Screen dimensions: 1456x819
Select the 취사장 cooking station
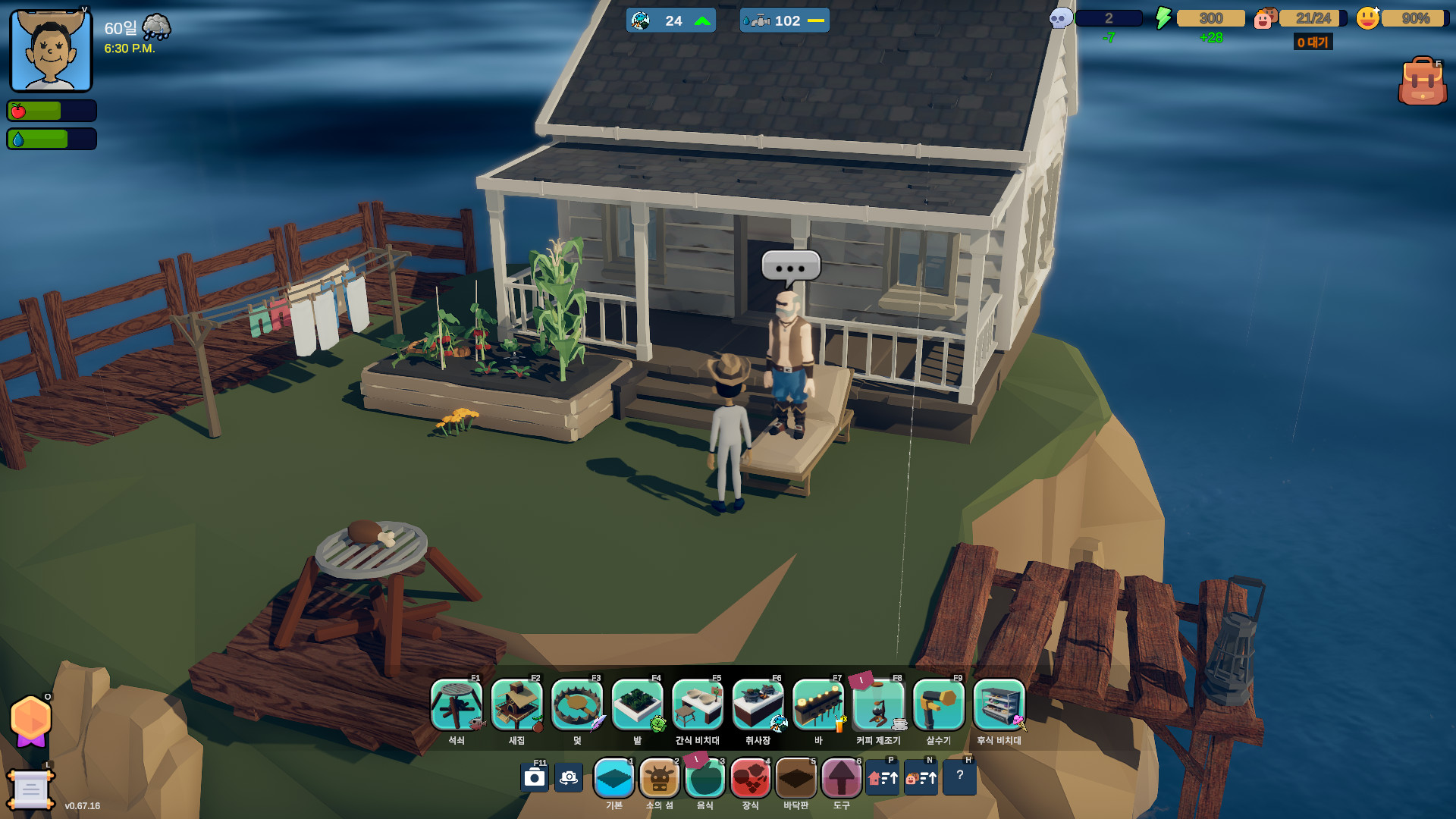tap(758, 705)
